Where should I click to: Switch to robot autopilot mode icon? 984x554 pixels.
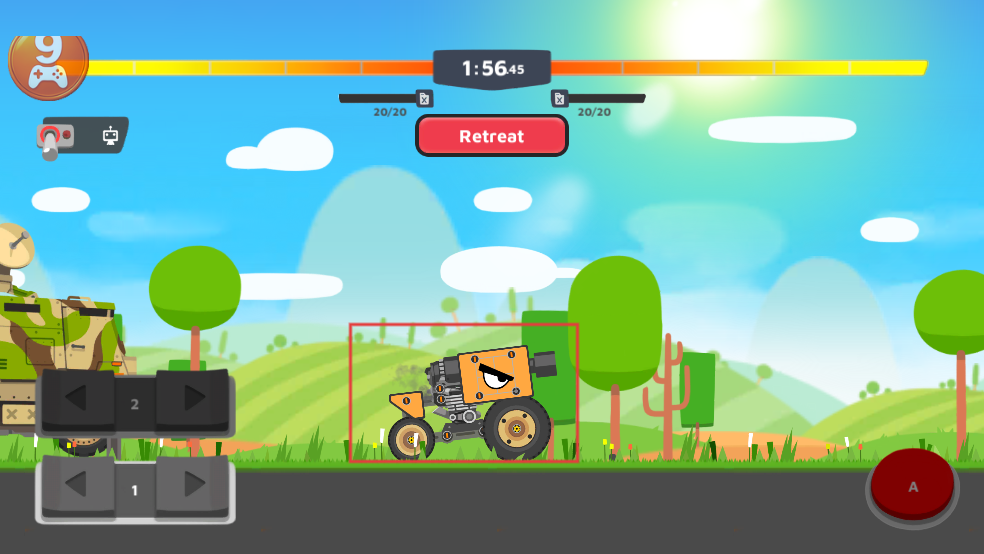pos(110,136)
